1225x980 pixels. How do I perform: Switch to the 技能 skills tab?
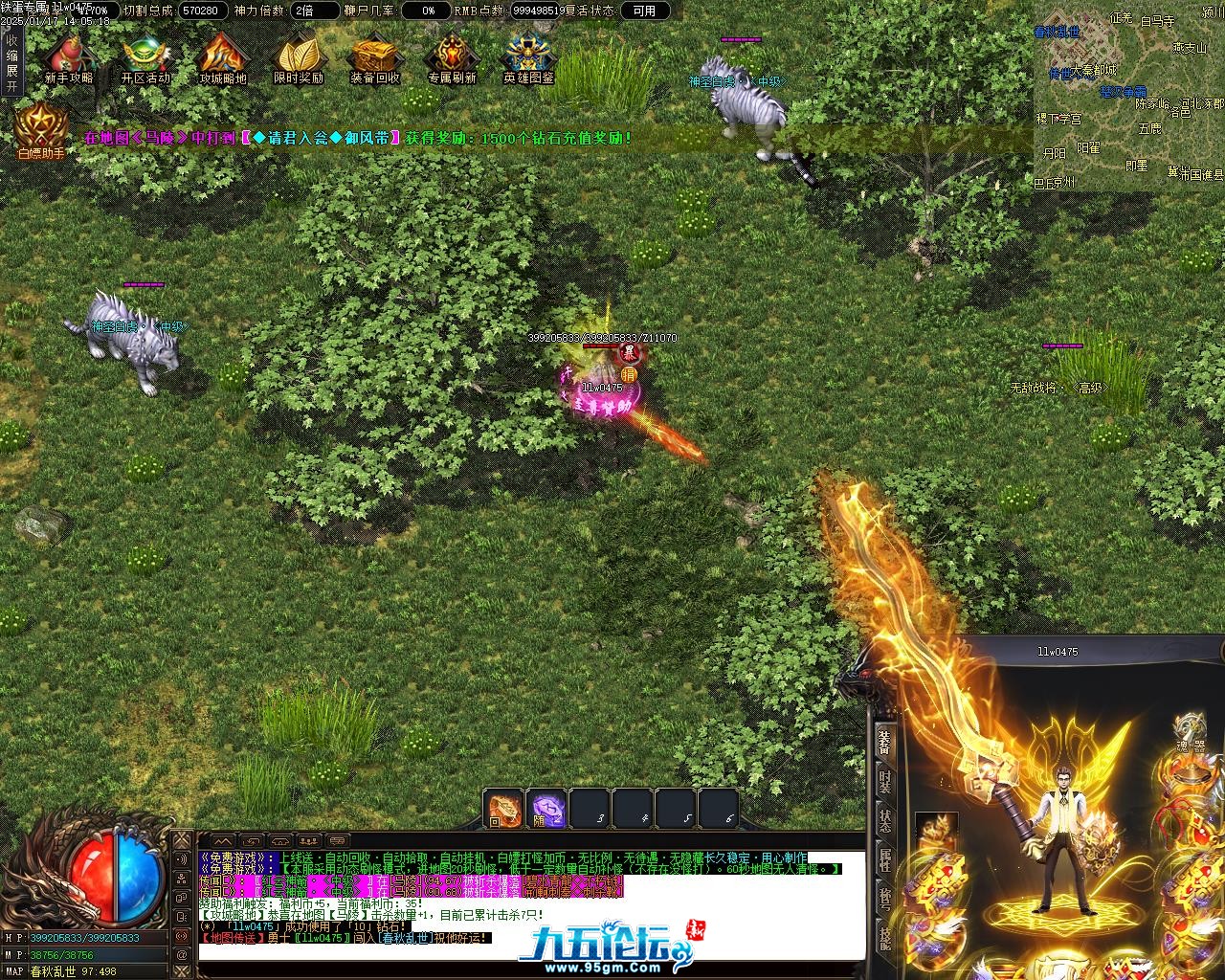(x=884, y=938)
